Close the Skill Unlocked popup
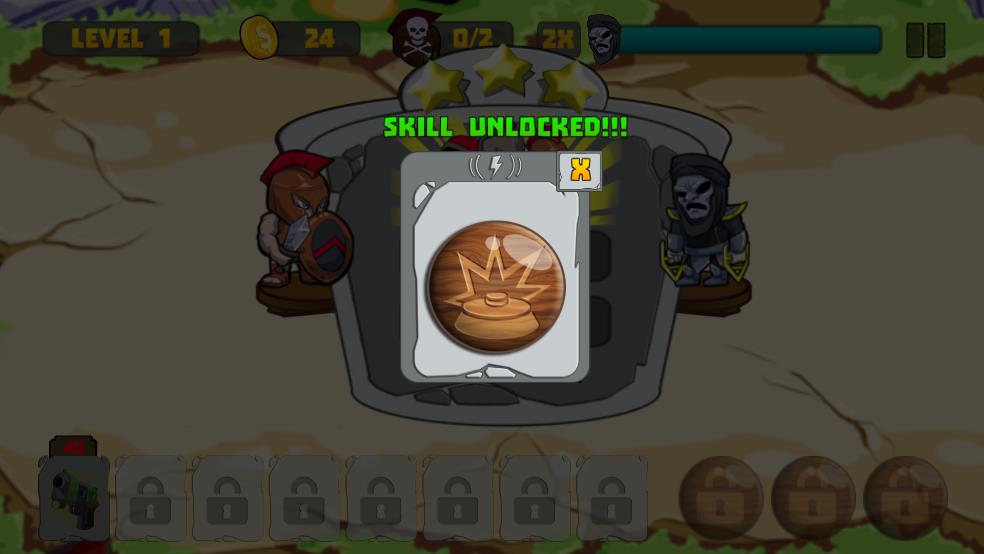This screenshot has width=984, height=554. pyautogui.click(x=580, y=171)
